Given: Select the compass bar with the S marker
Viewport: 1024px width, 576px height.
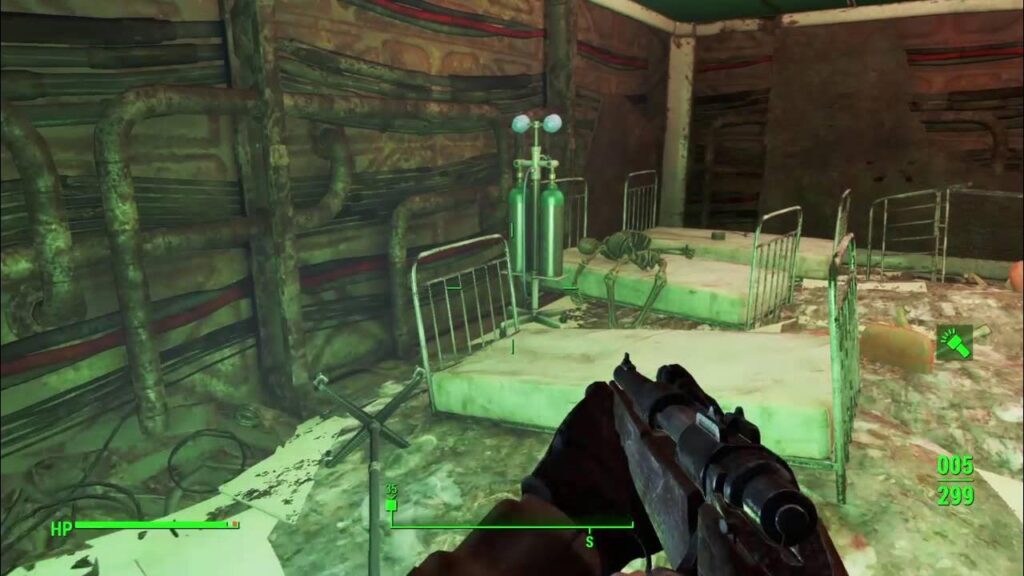Looking at the screenshot, I should point(512,525).
